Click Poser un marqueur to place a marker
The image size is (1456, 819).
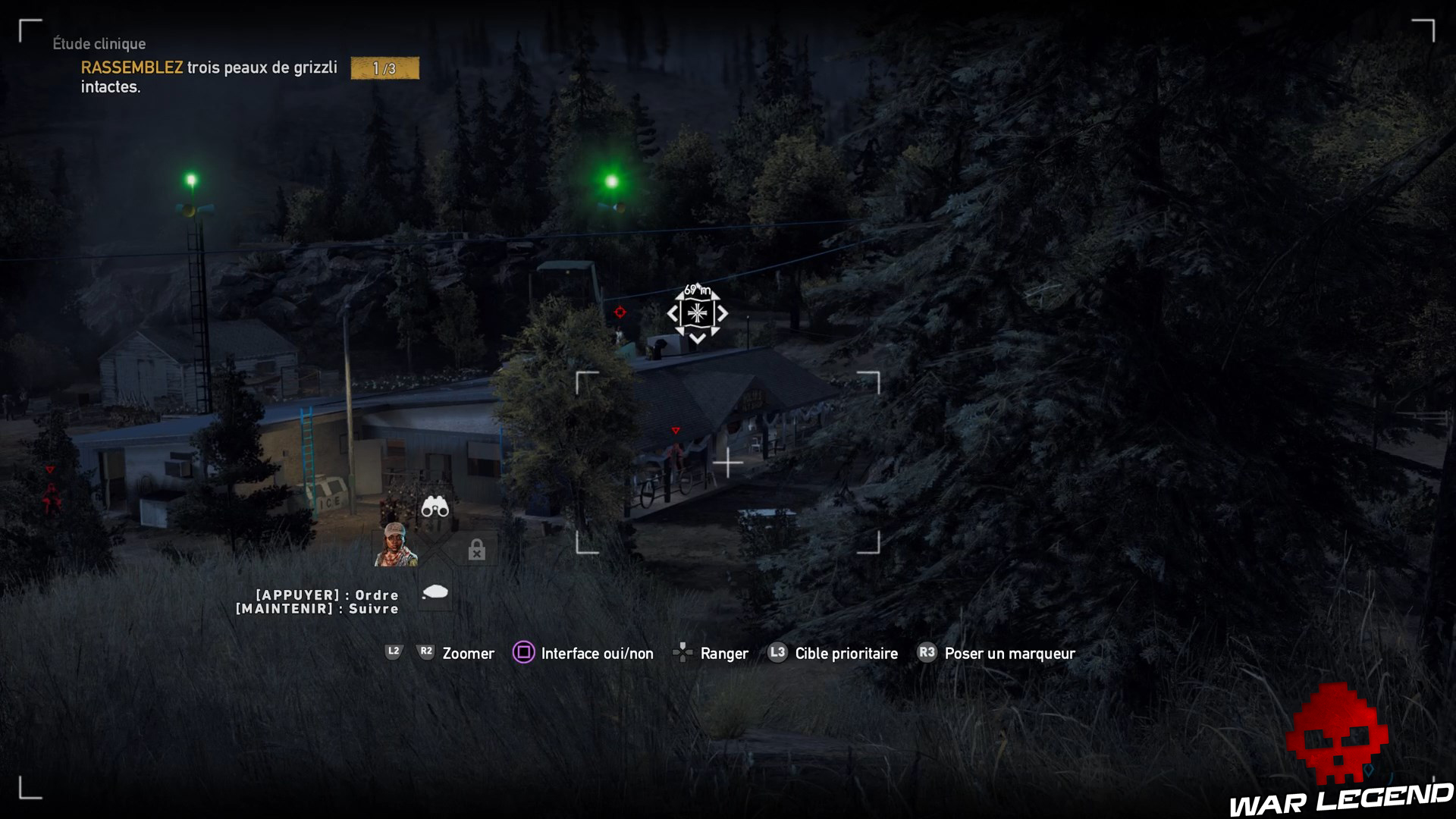tap(1009, 653)
